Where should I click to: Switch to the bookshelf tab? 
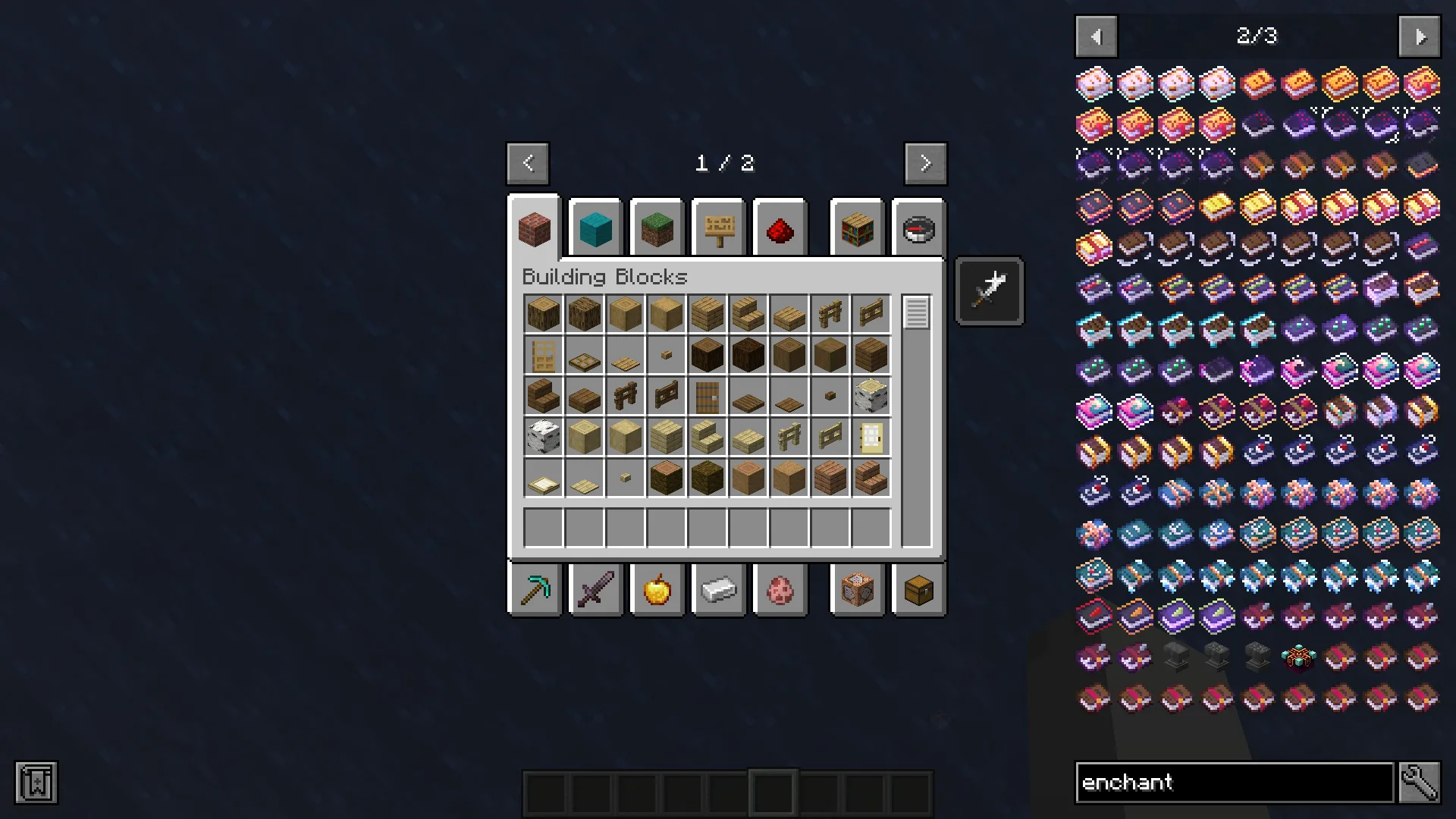857,228
